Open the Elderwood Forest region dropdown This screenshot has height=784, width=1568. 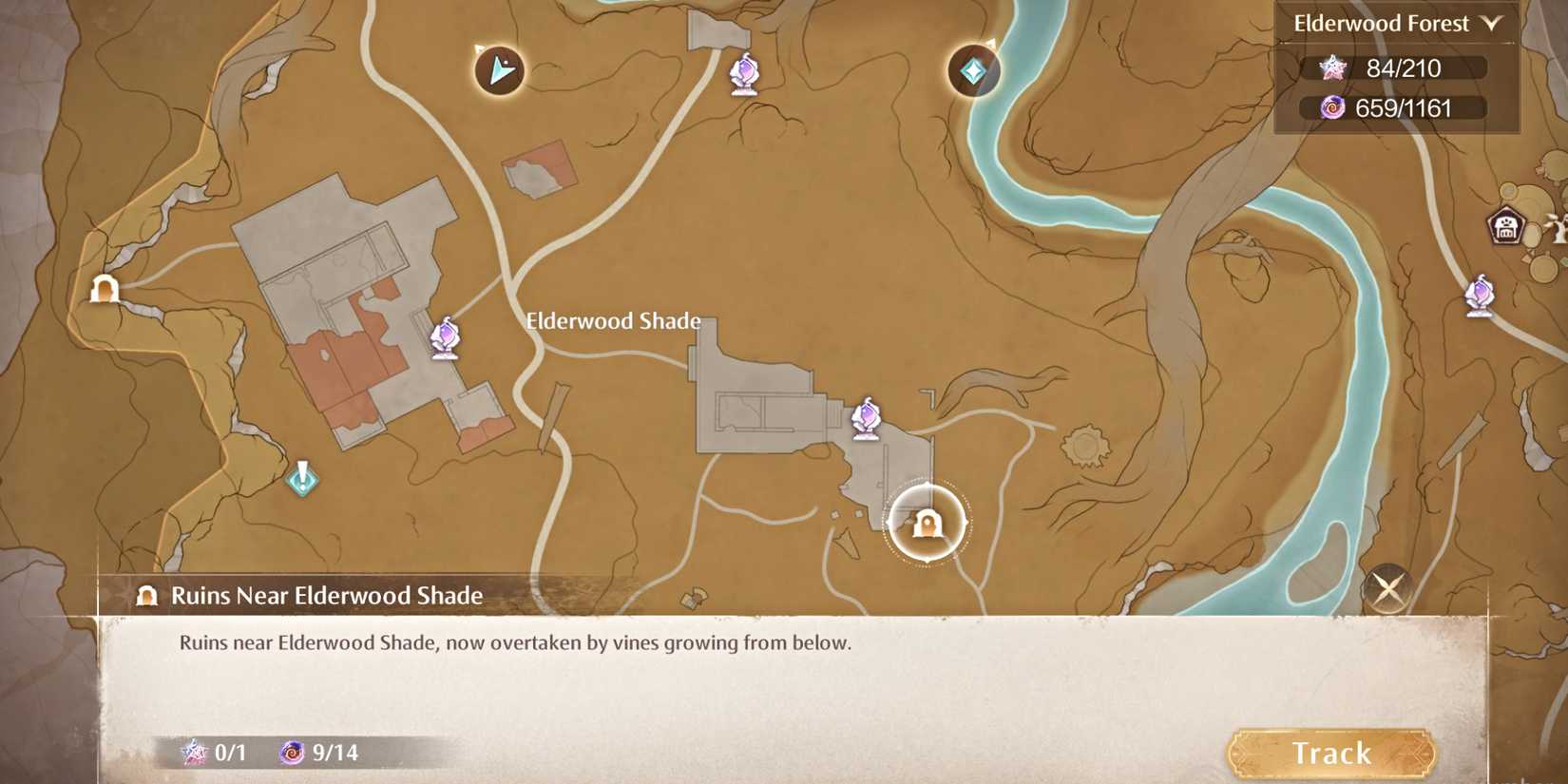click(1380, 23)
